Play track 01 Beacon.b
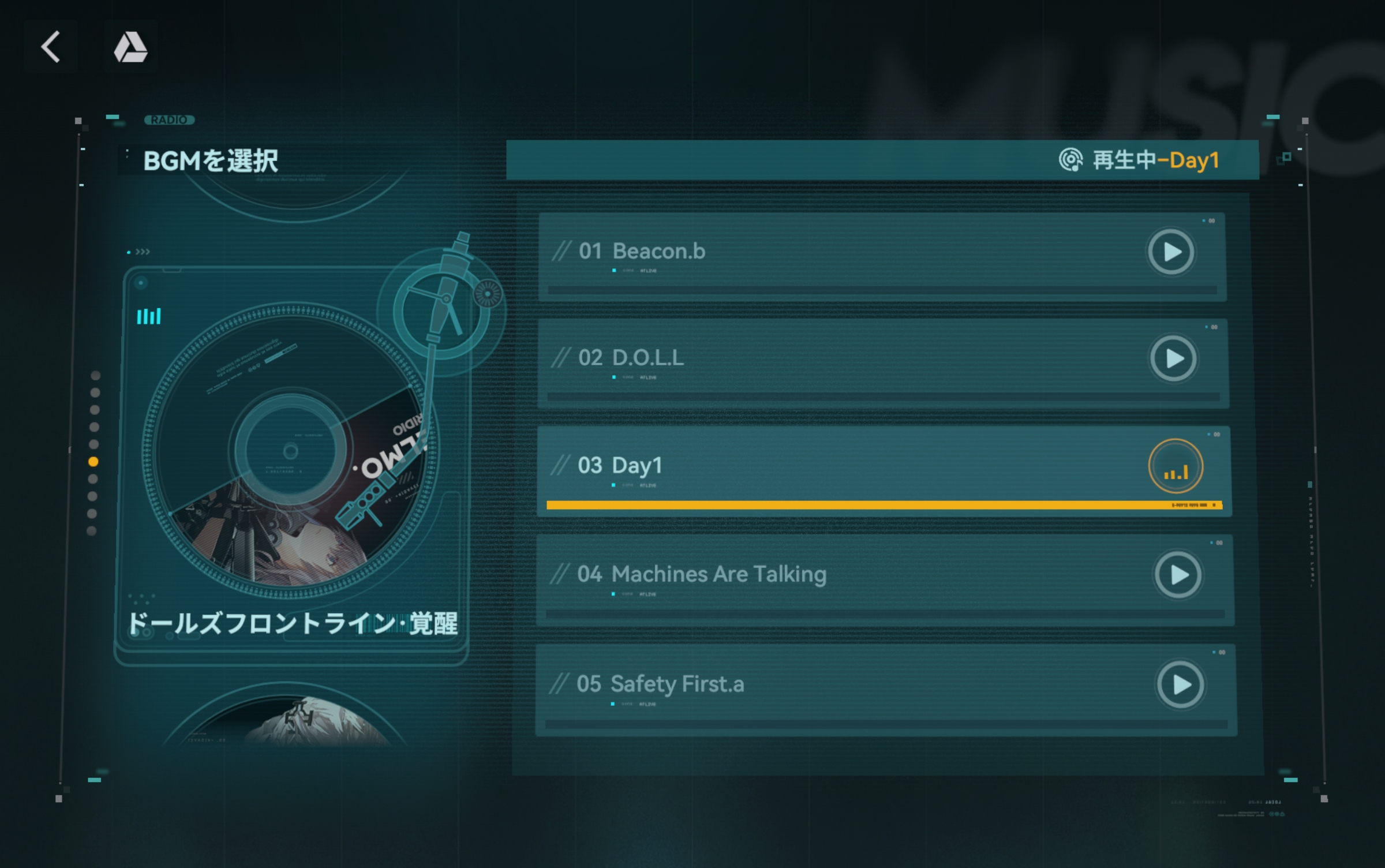The height and width of the screenshot is (868, 1385). pyautogui.click(x=1171, y=252)
